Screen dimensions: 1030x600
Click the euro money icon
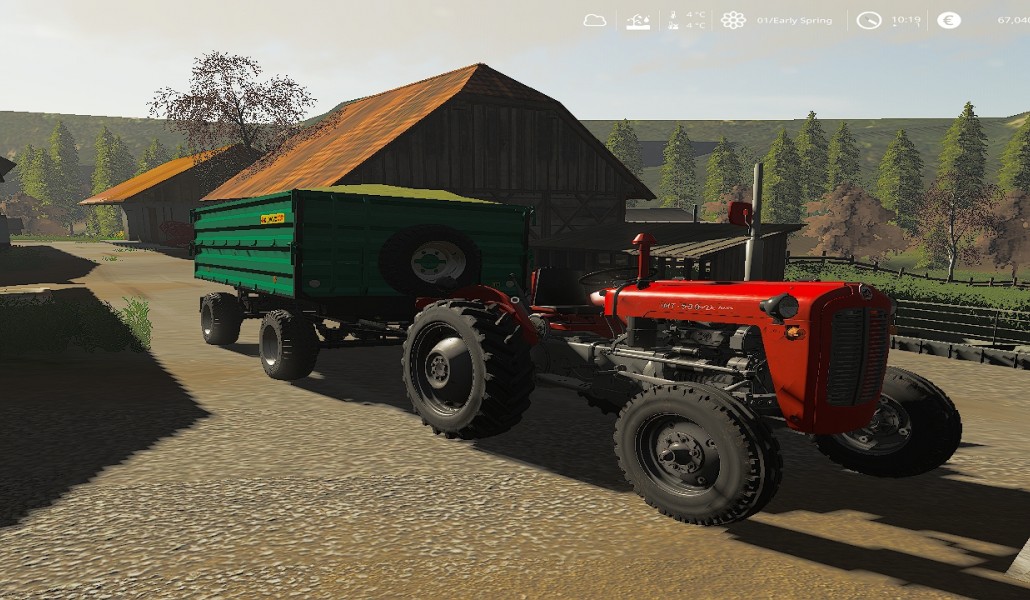pos(948,20)
